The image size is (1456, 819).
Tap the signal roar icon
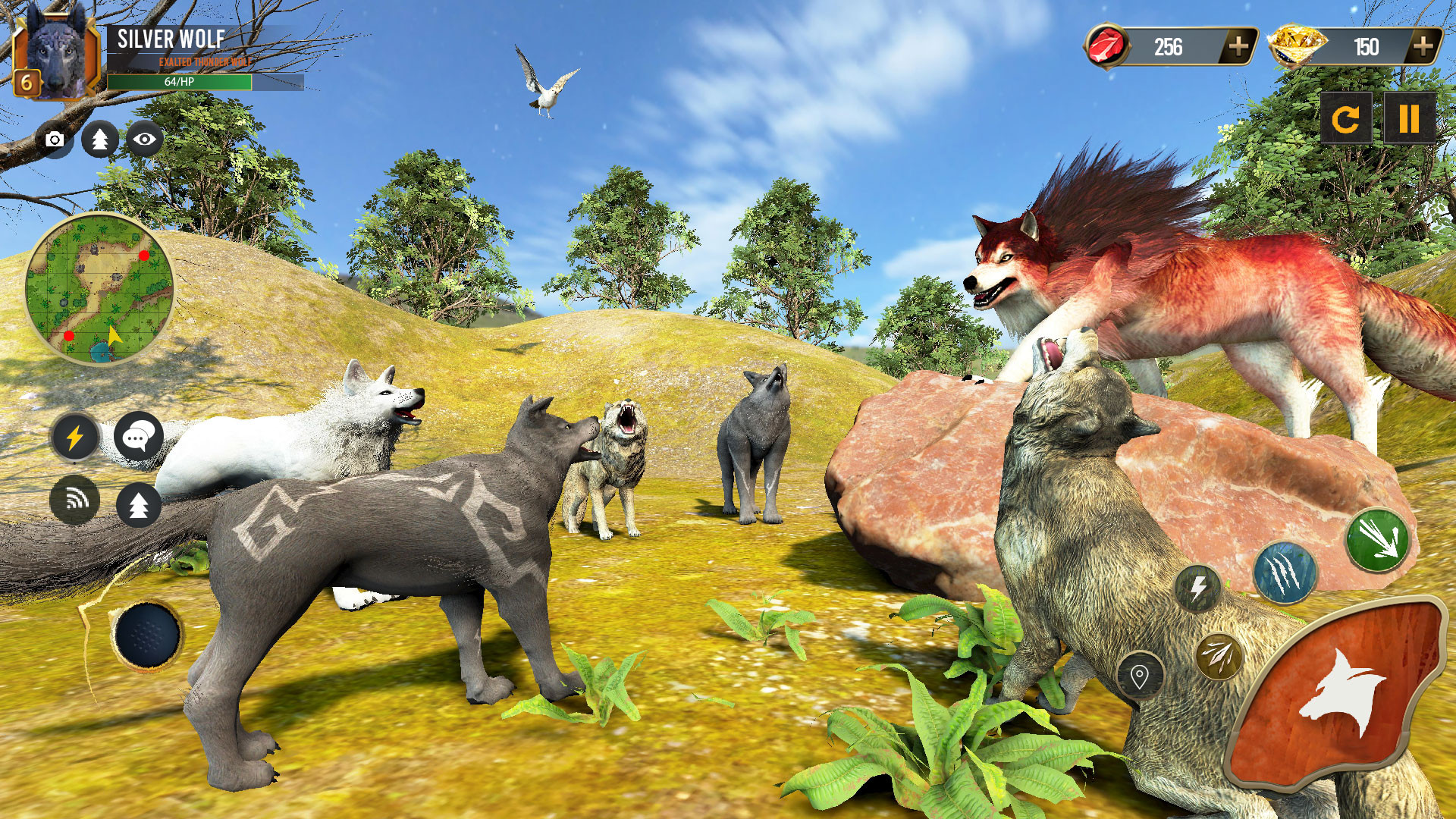[74, 501]
